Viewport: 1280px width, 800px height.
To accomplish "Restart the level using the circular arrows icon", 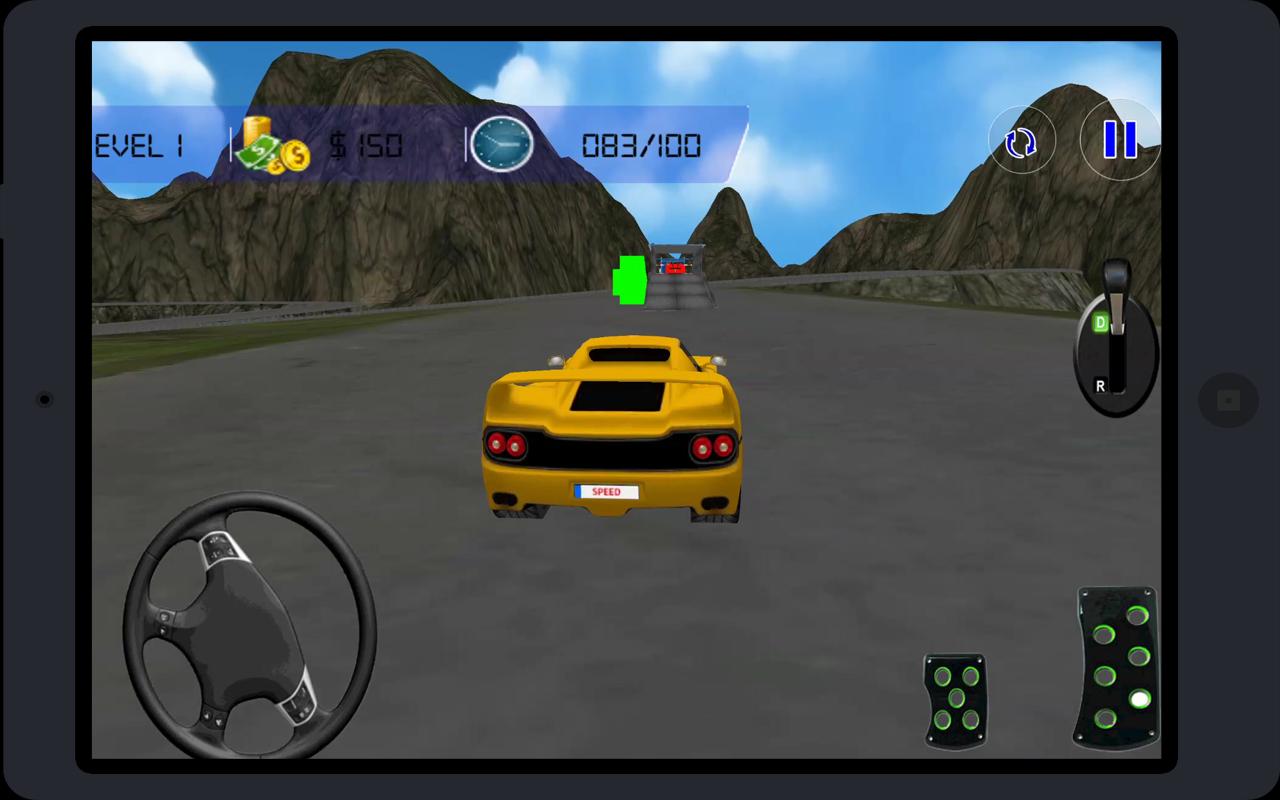I will pos(1021,143).
